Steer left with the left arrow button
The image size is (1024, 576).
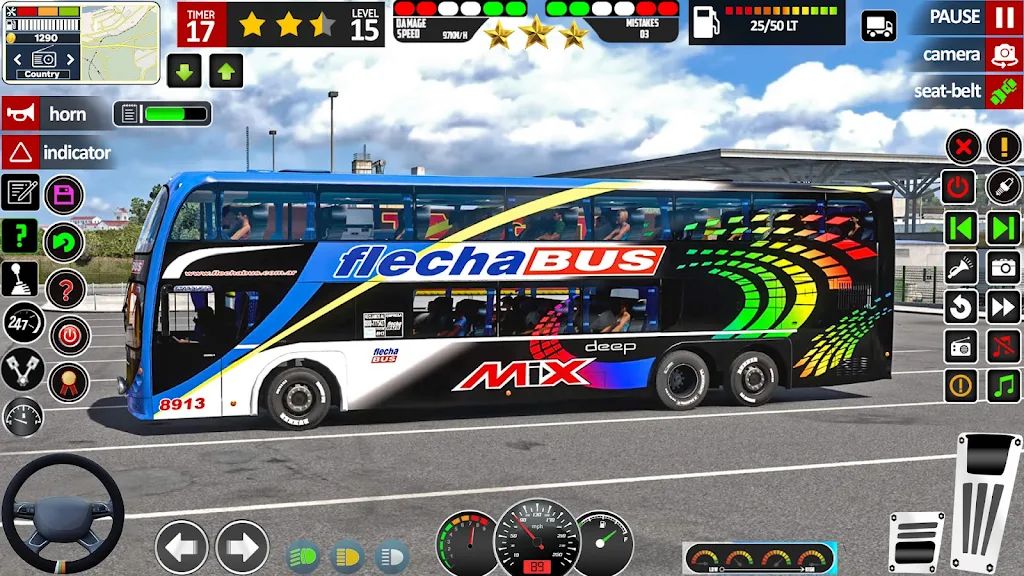tap(181, 547)
